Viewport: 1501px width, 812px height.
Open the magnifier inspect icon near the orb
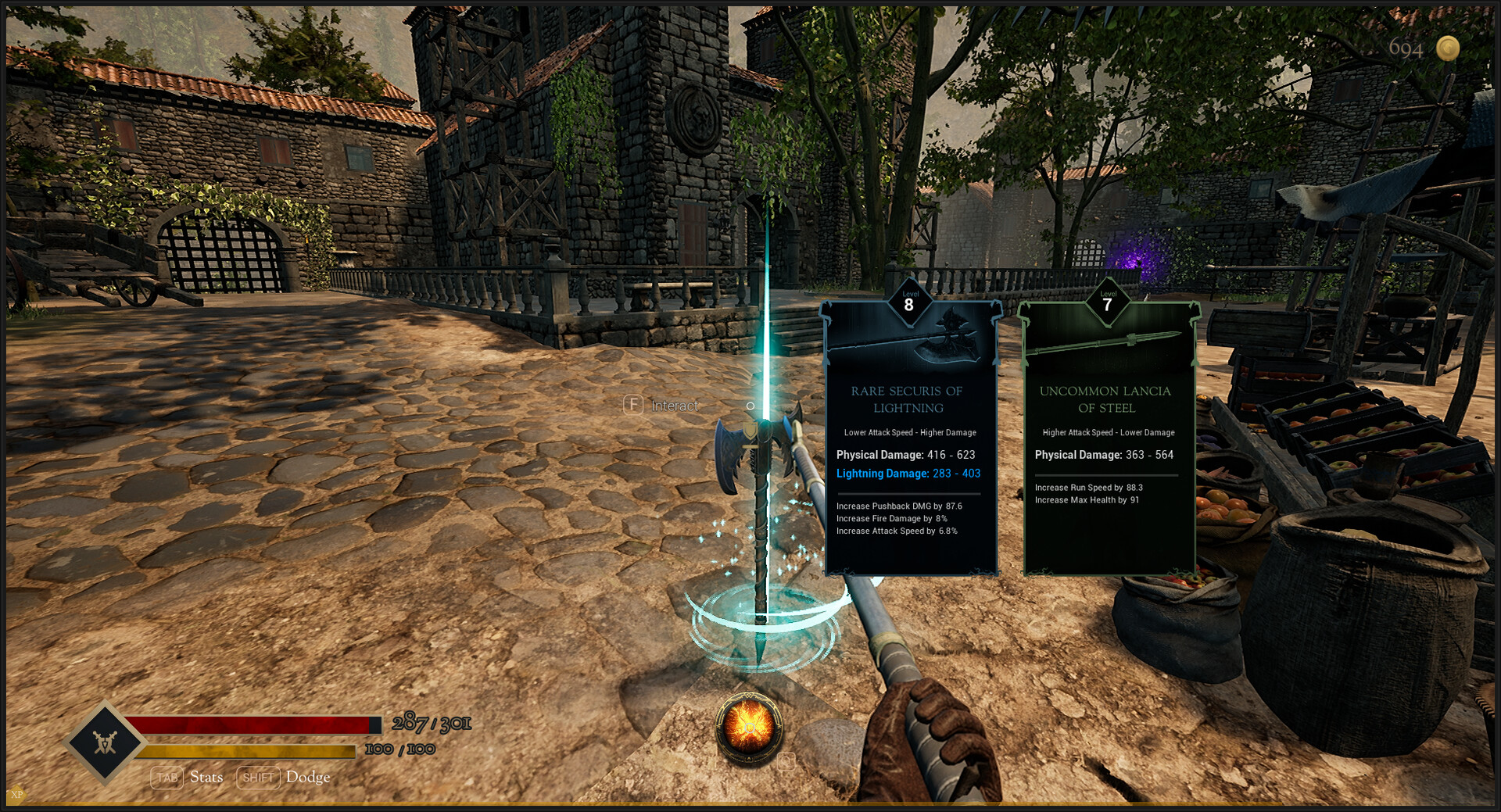785,762
